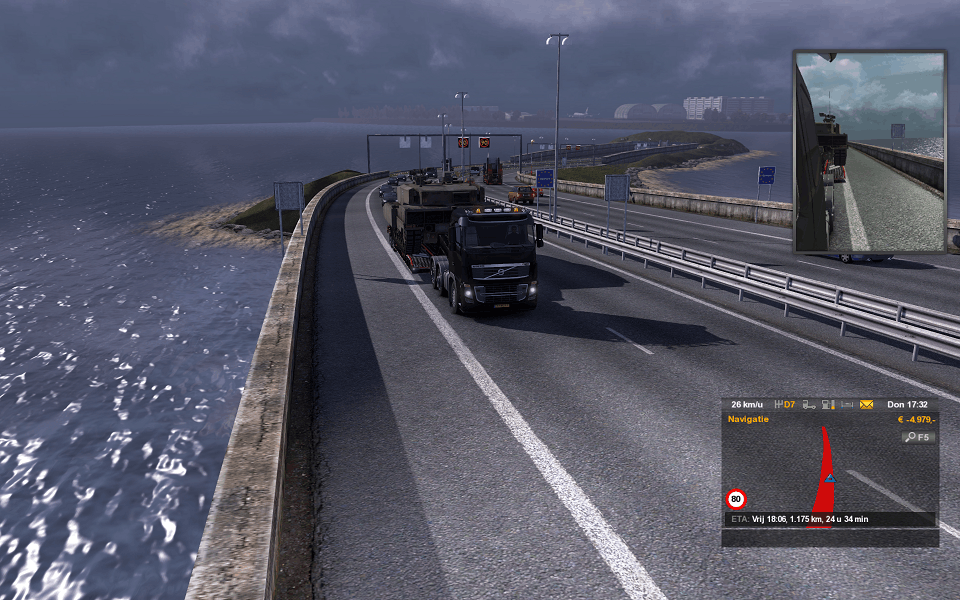This screenshot has width=960, height=600.
Task: Select the Navigatie heading in the route advisor
Action: [748, 419]
